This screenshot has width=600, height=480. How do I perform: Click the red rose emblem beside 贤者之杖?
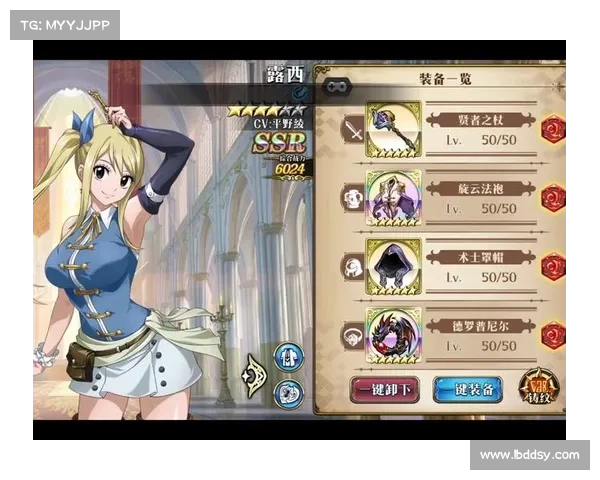pyautogui.click(x=553, y=129)
